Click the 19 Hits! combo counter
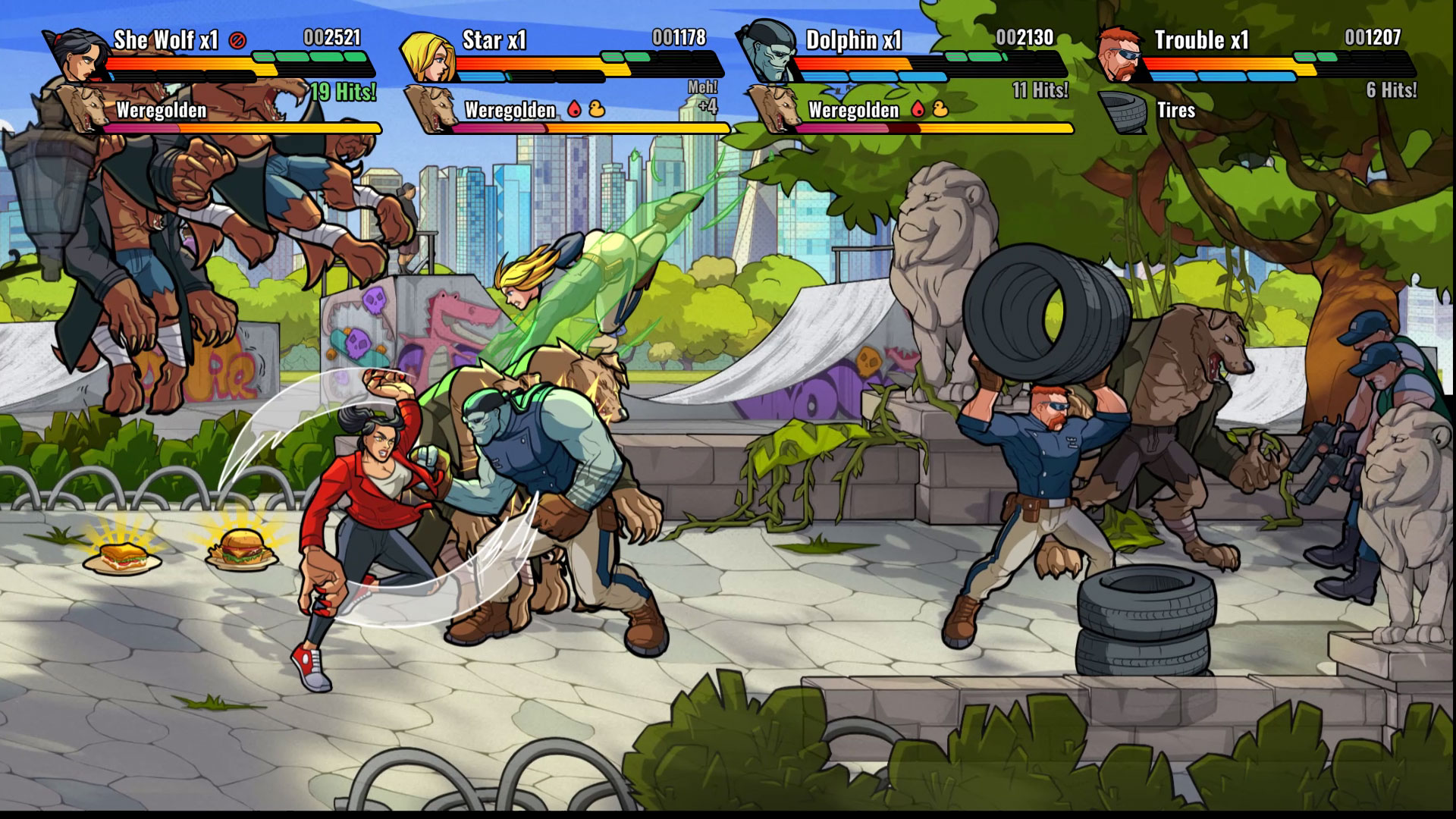This screenshot has width=1456, height=819. point(343,91)
